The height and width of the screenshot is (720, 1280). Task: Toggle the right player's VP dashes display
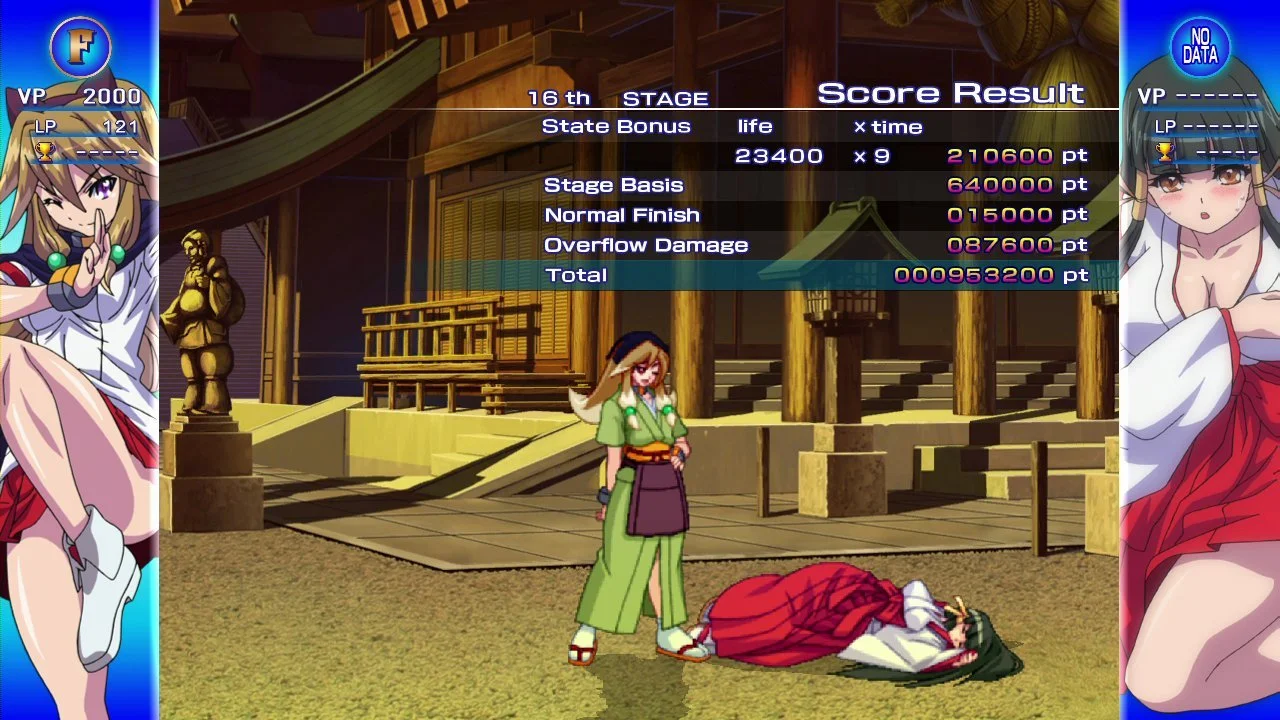1200,97
